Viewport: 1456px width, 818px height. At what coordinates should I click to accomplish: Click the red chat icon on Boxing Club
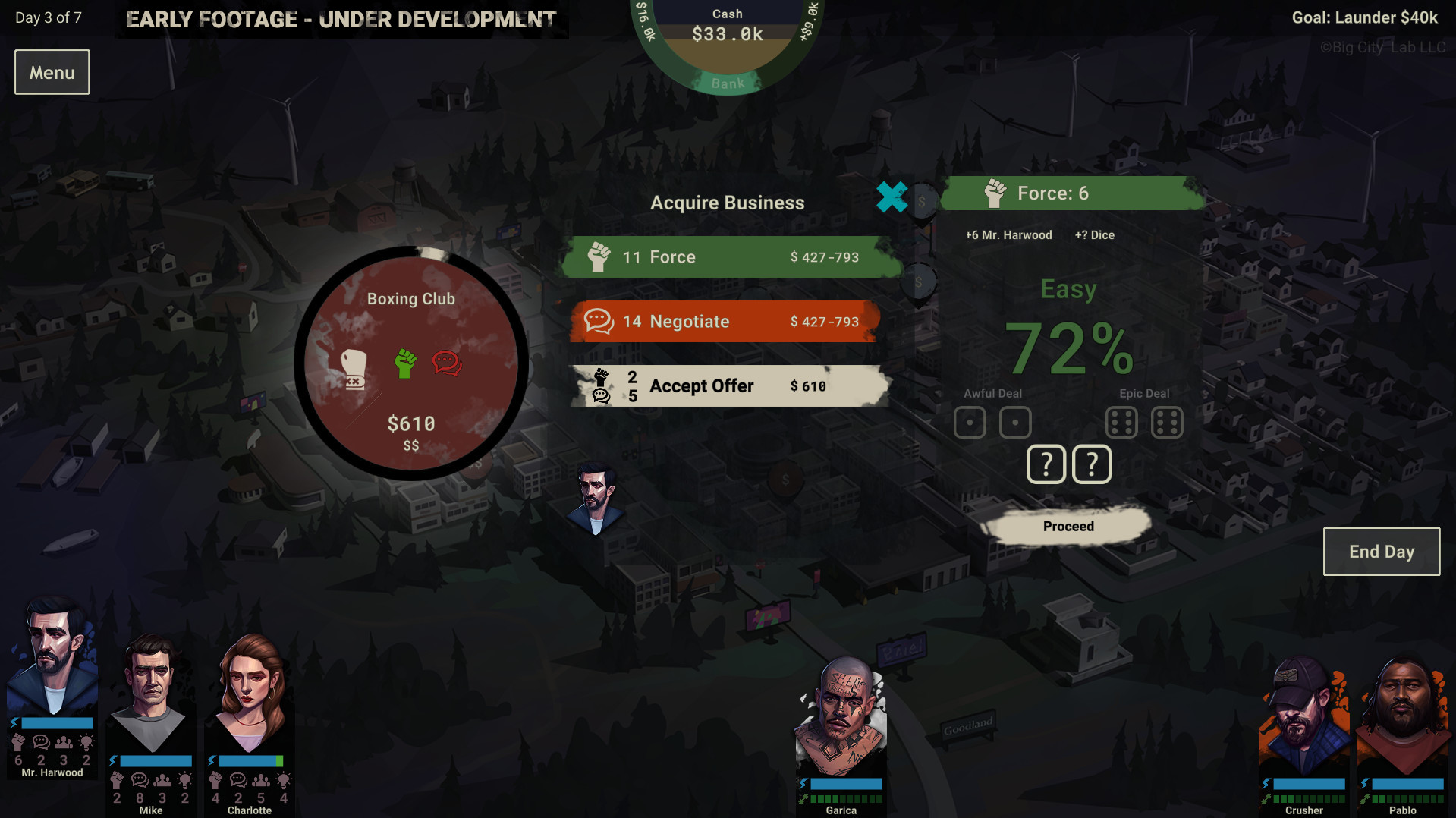[x=447, y=363]
